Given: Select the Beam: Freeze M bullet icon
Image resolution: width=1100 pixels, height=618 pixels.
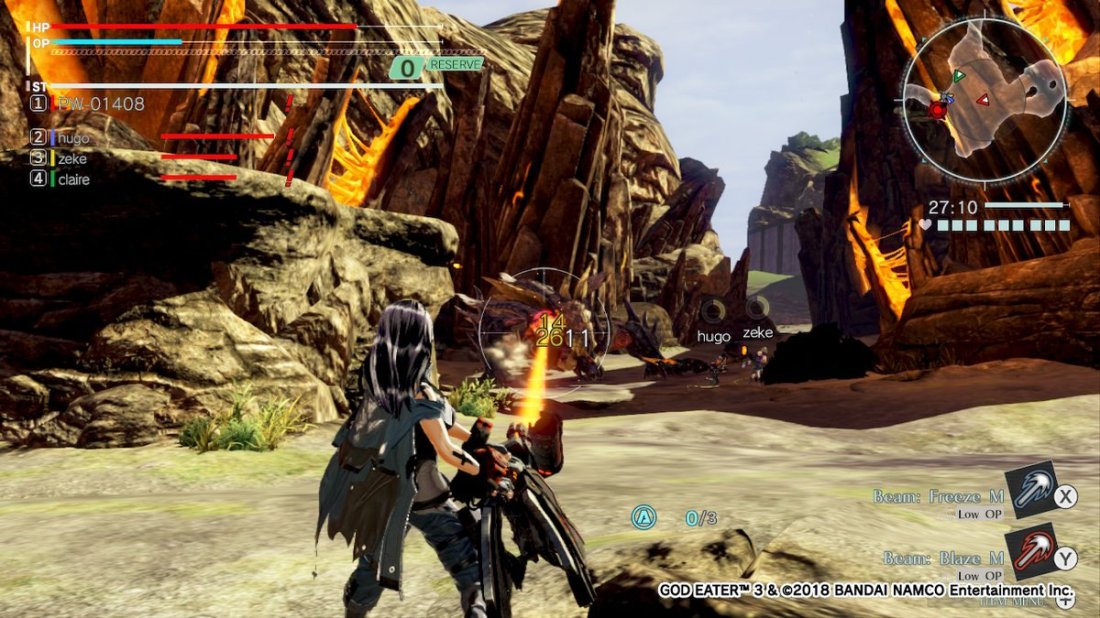Looking at the screenshot, I should [x=1031, y=491].
